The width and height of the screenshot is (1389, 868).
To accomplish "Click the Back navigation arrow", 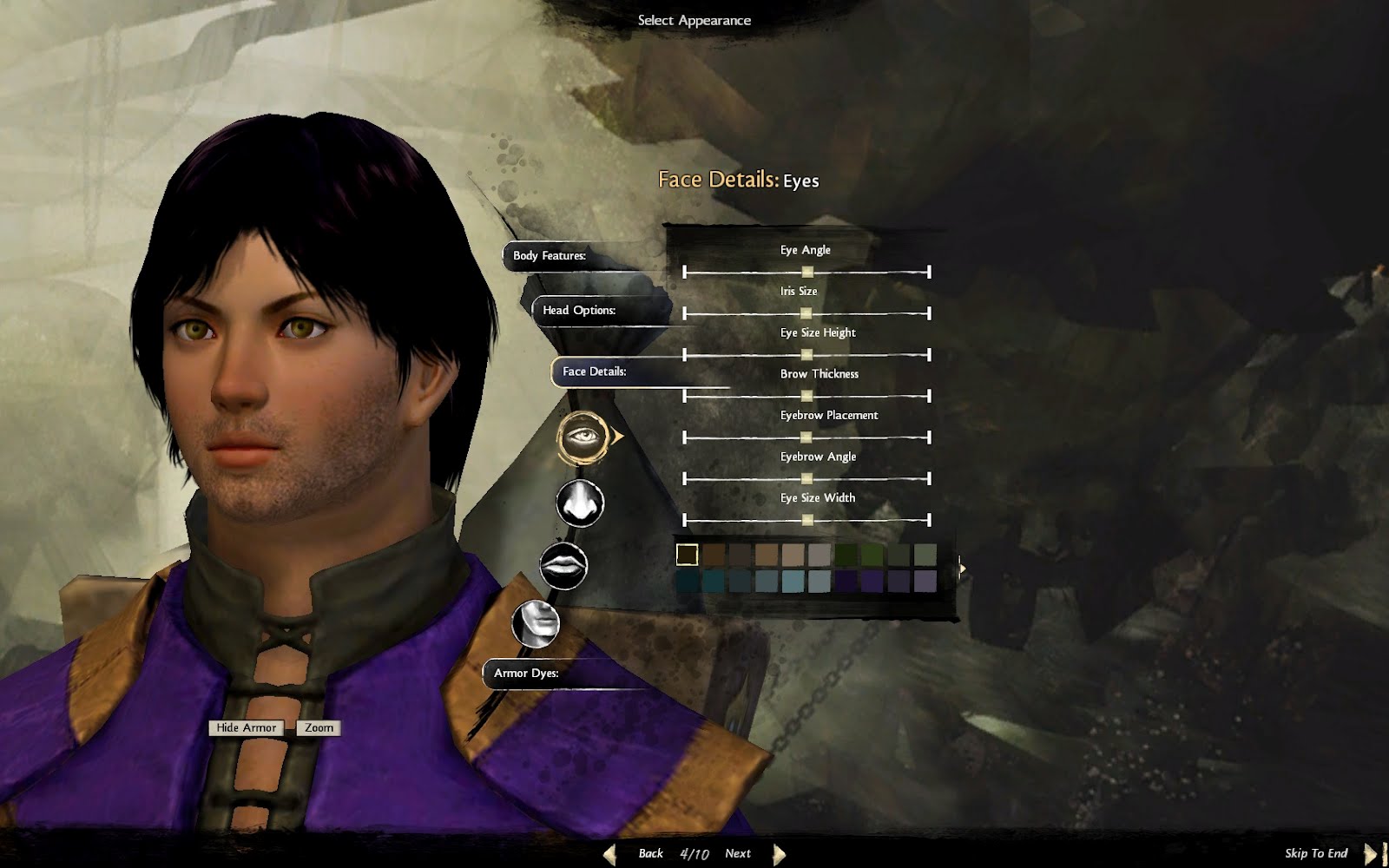I will click(609, 853).
